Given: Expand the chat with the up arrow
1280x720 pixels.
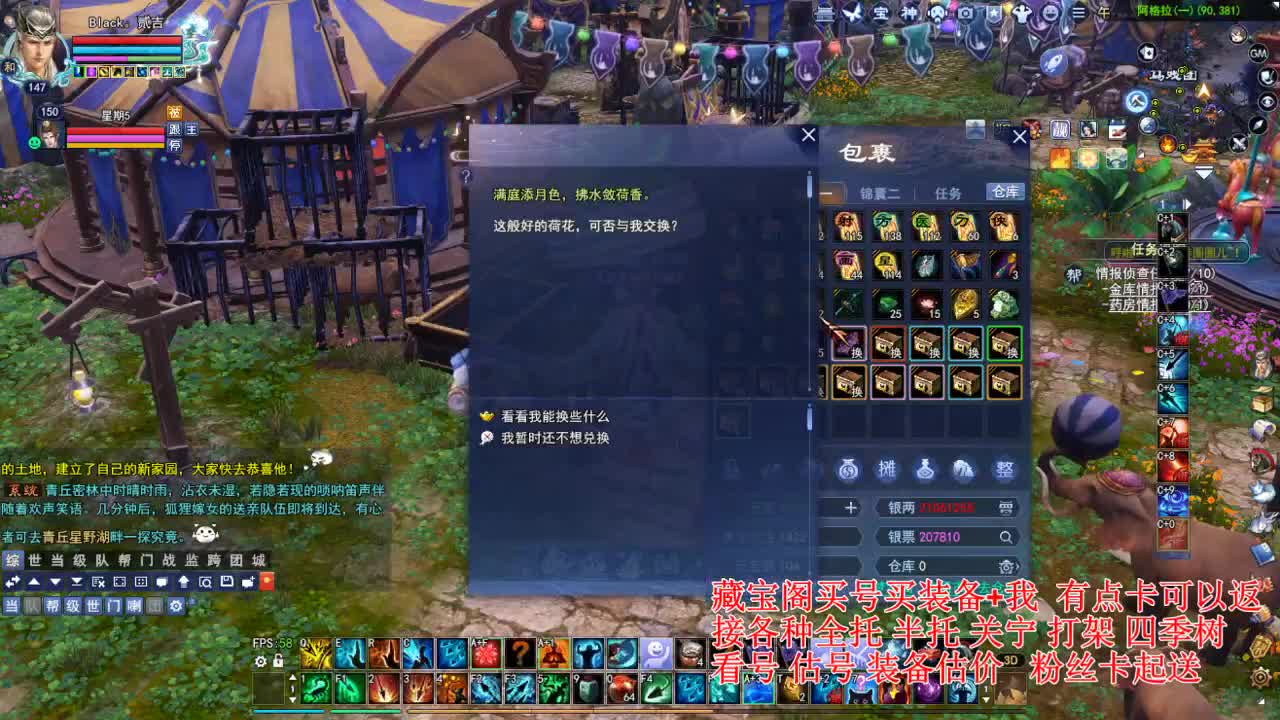Looking at the screenshot, I should coord(34,582).
